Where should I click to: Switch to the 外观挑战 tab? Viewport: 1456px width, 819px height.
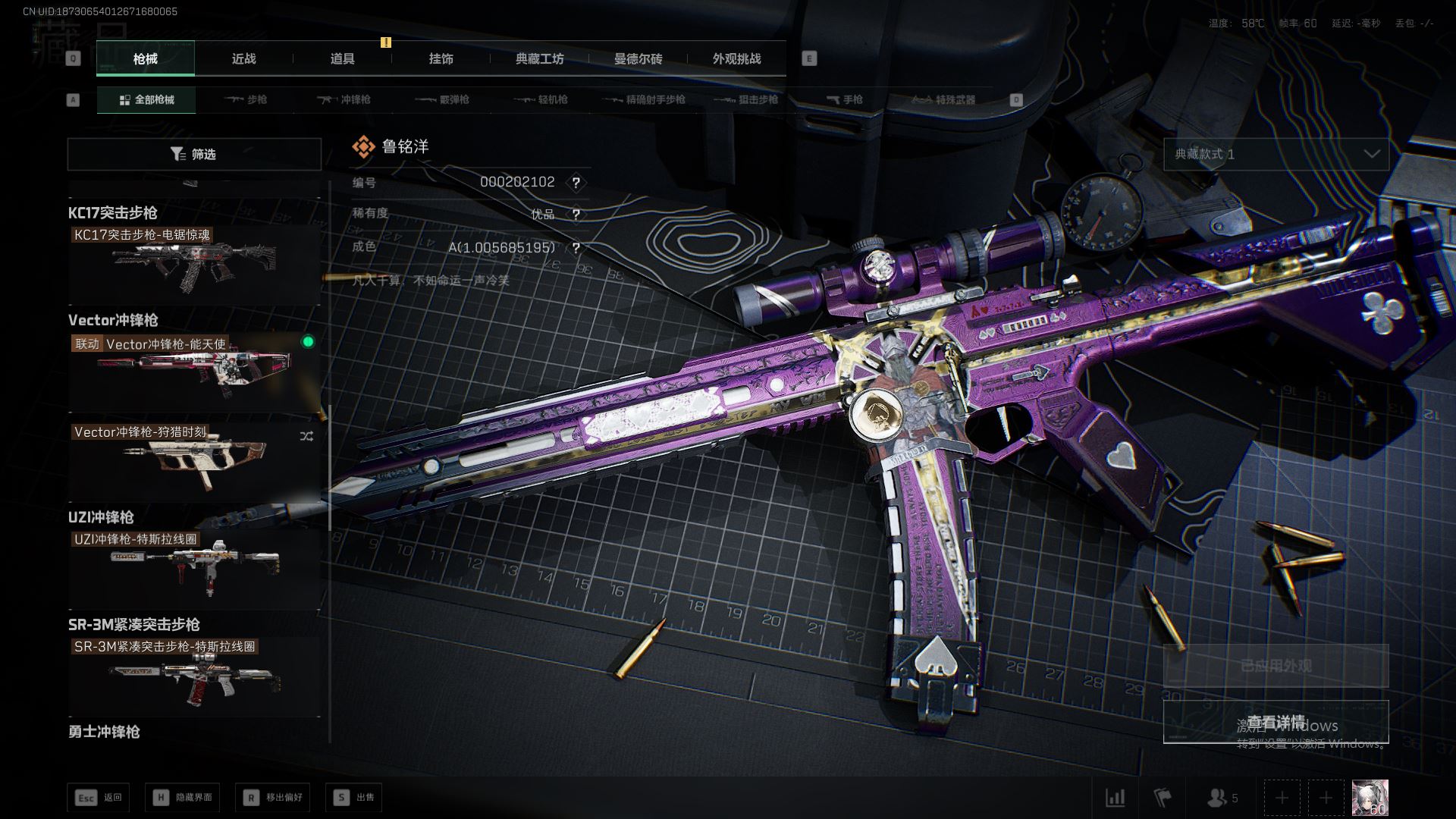click(x=736, y=58)
